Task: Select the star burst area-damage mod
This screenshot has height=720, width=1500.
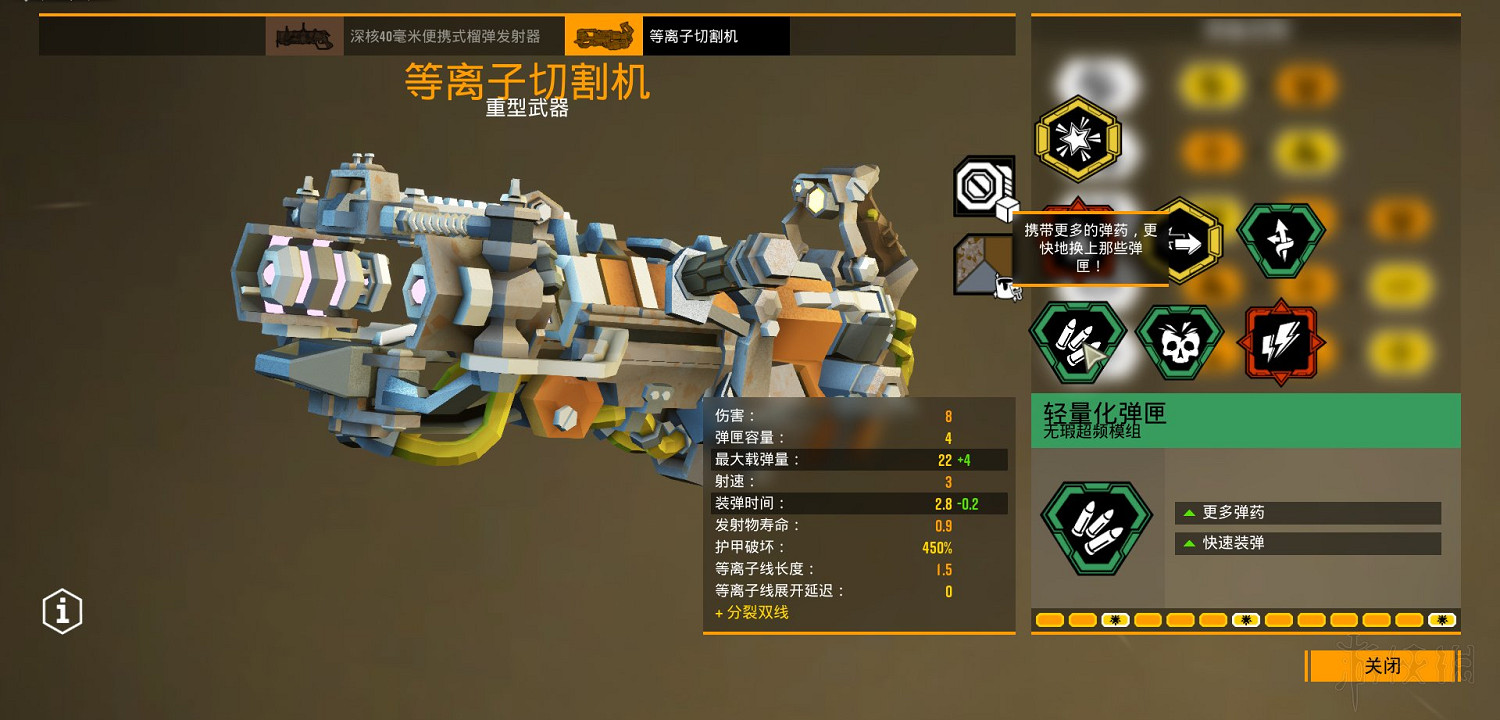Action: [1078, 139]
